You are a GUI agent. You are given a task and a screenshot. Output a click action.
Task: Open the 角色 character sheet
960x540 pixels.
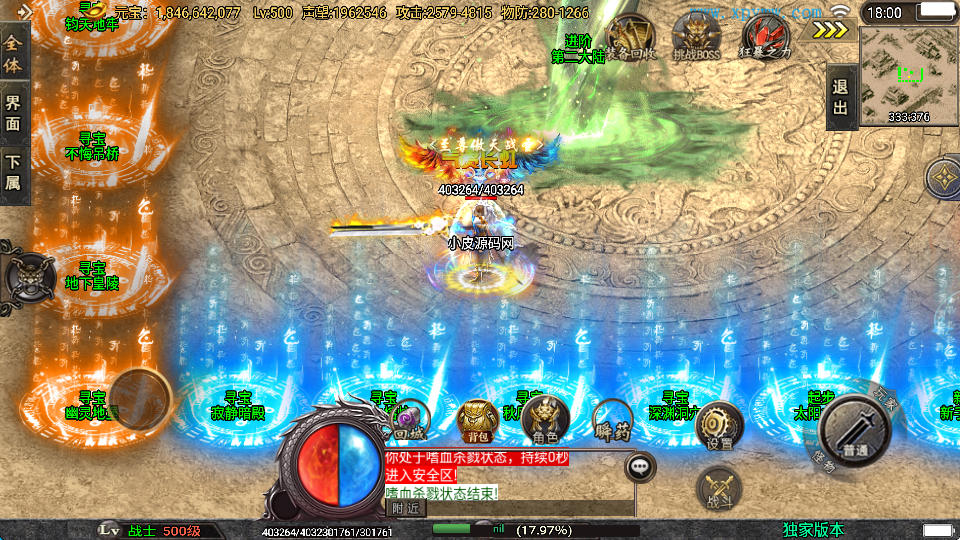pos(545,420)
